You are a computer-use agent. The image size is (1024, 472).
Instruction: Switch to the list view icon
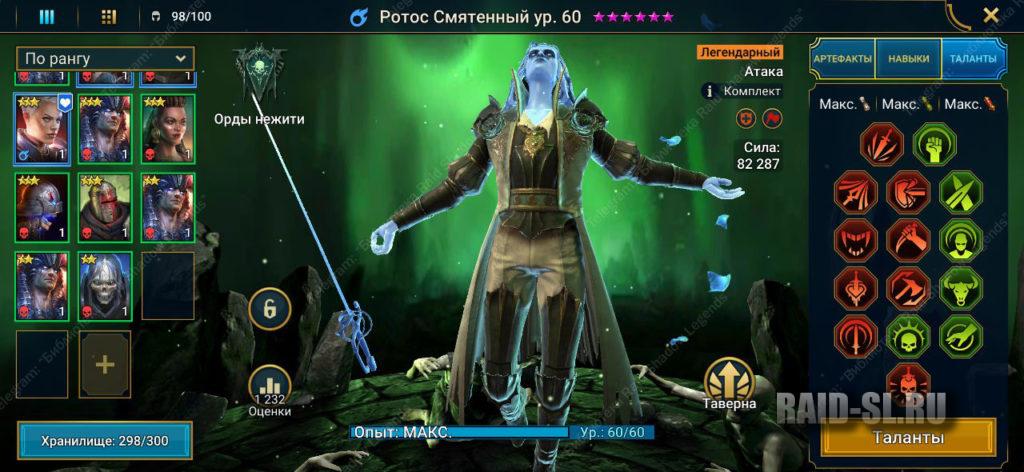point(46,17)
